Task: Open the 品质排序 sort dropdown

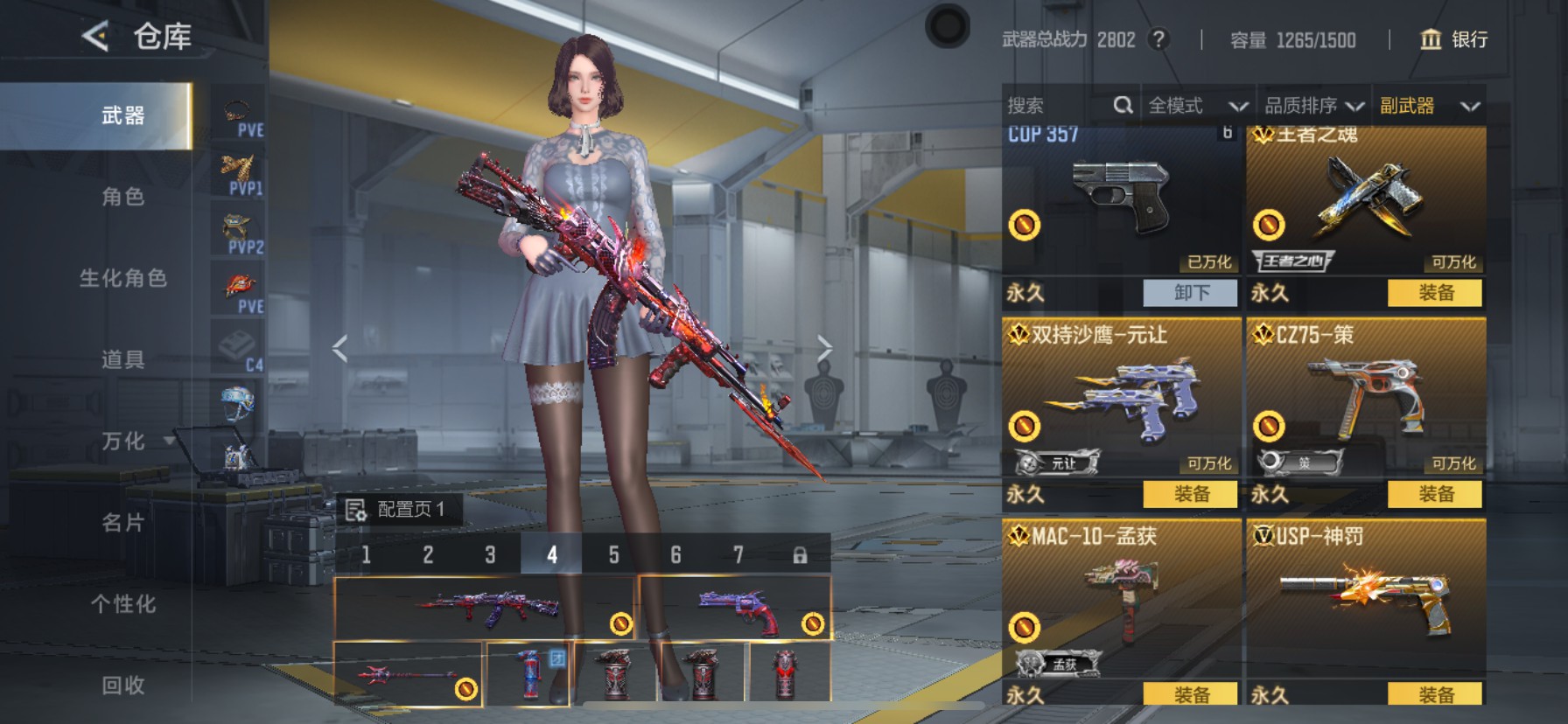Action: (1313, 106)
